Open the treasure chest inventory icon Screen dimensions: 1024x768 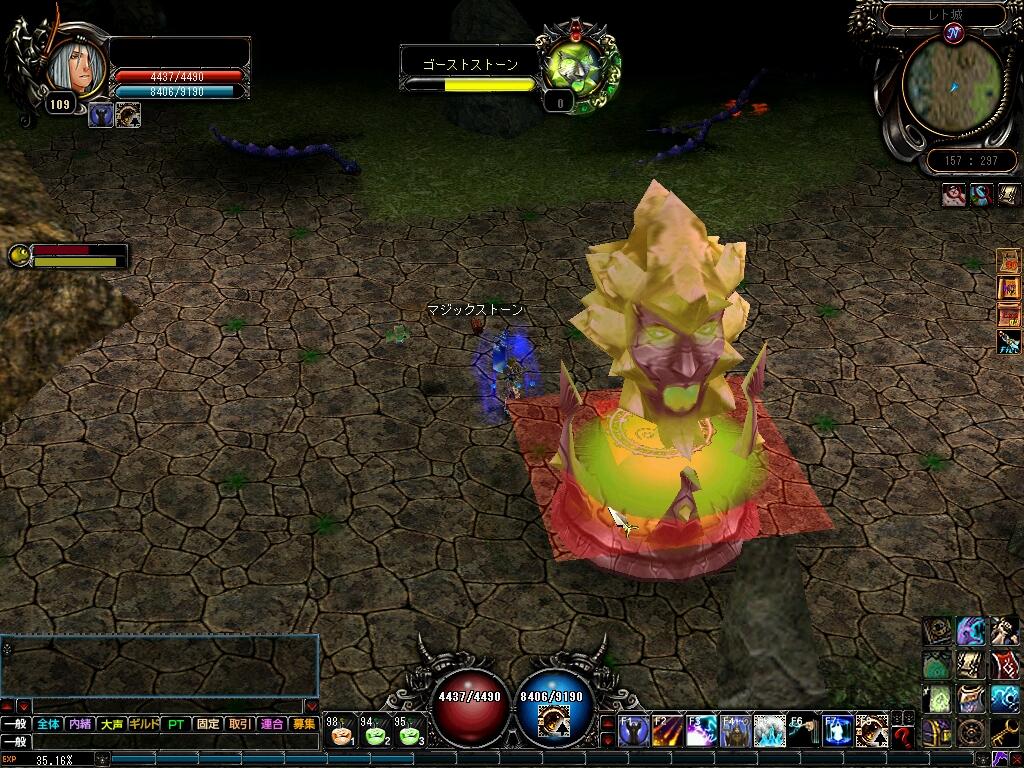pos(937,733)
